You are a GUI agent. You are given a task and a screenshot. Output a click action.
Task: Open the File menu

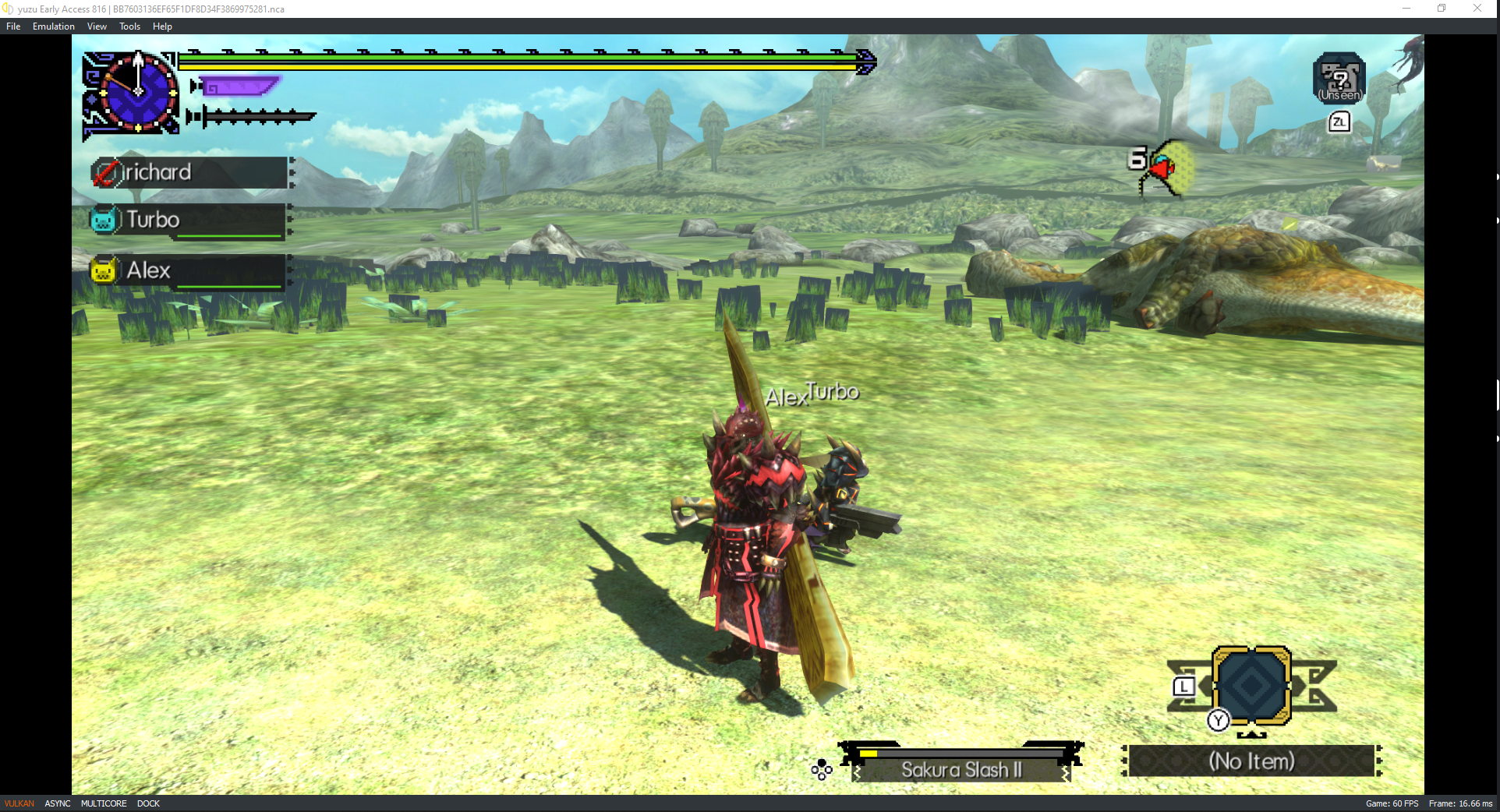pyautogui.click(x=13, y=26)
